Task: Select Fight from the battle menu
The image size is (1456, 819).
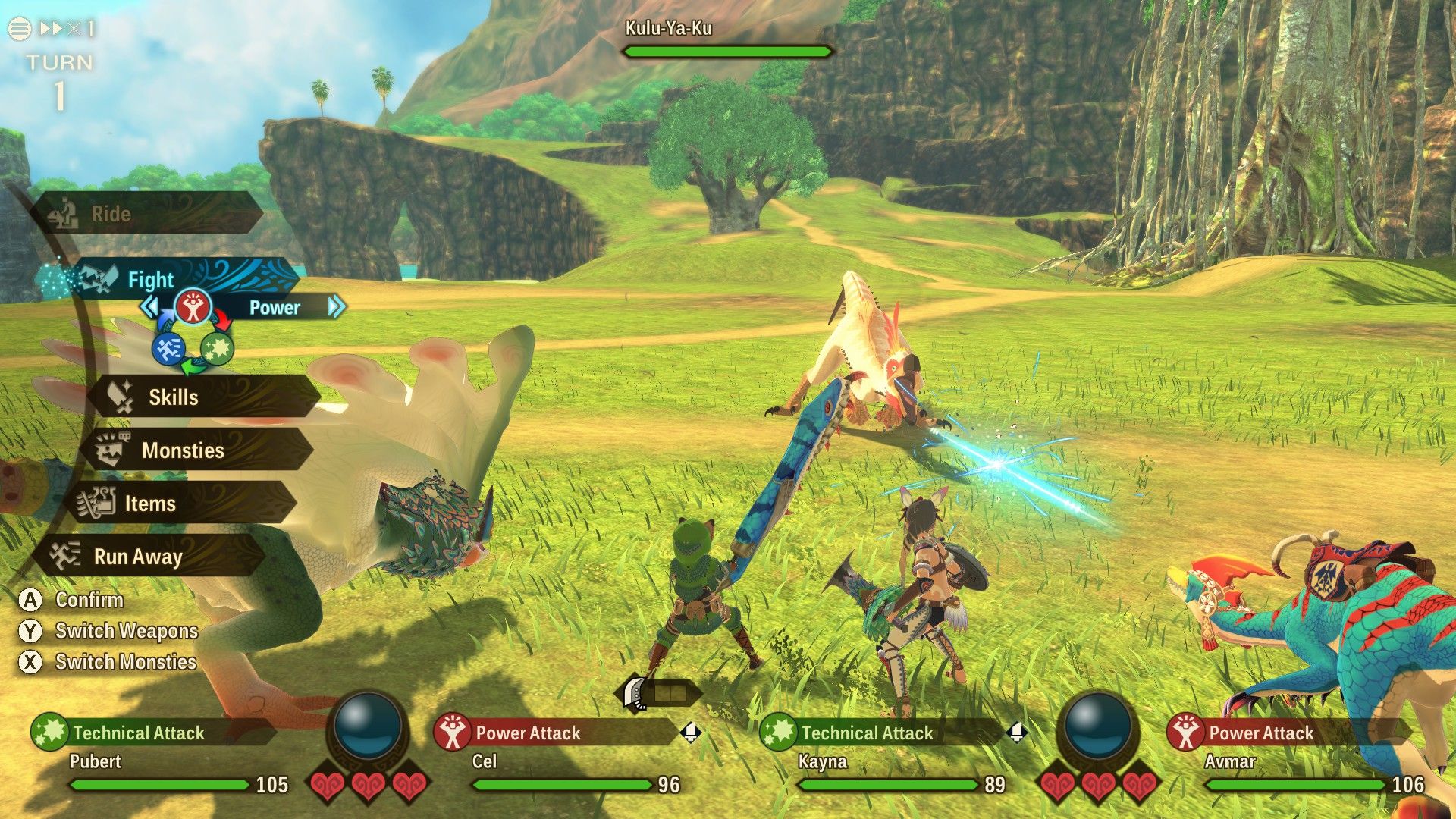Action: 151,280
